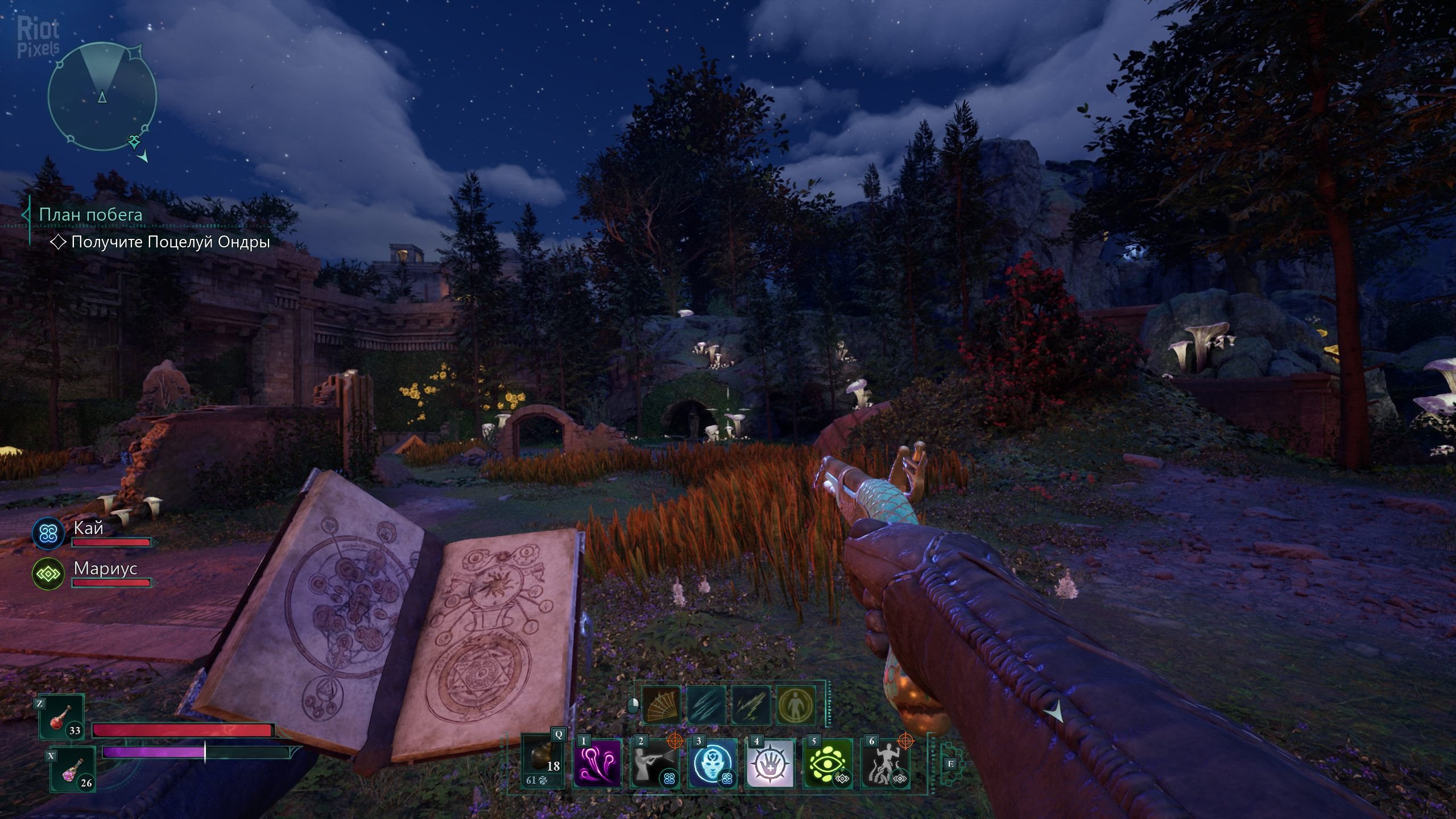Click Мариус's green companion portrait icon

[48, 574]
